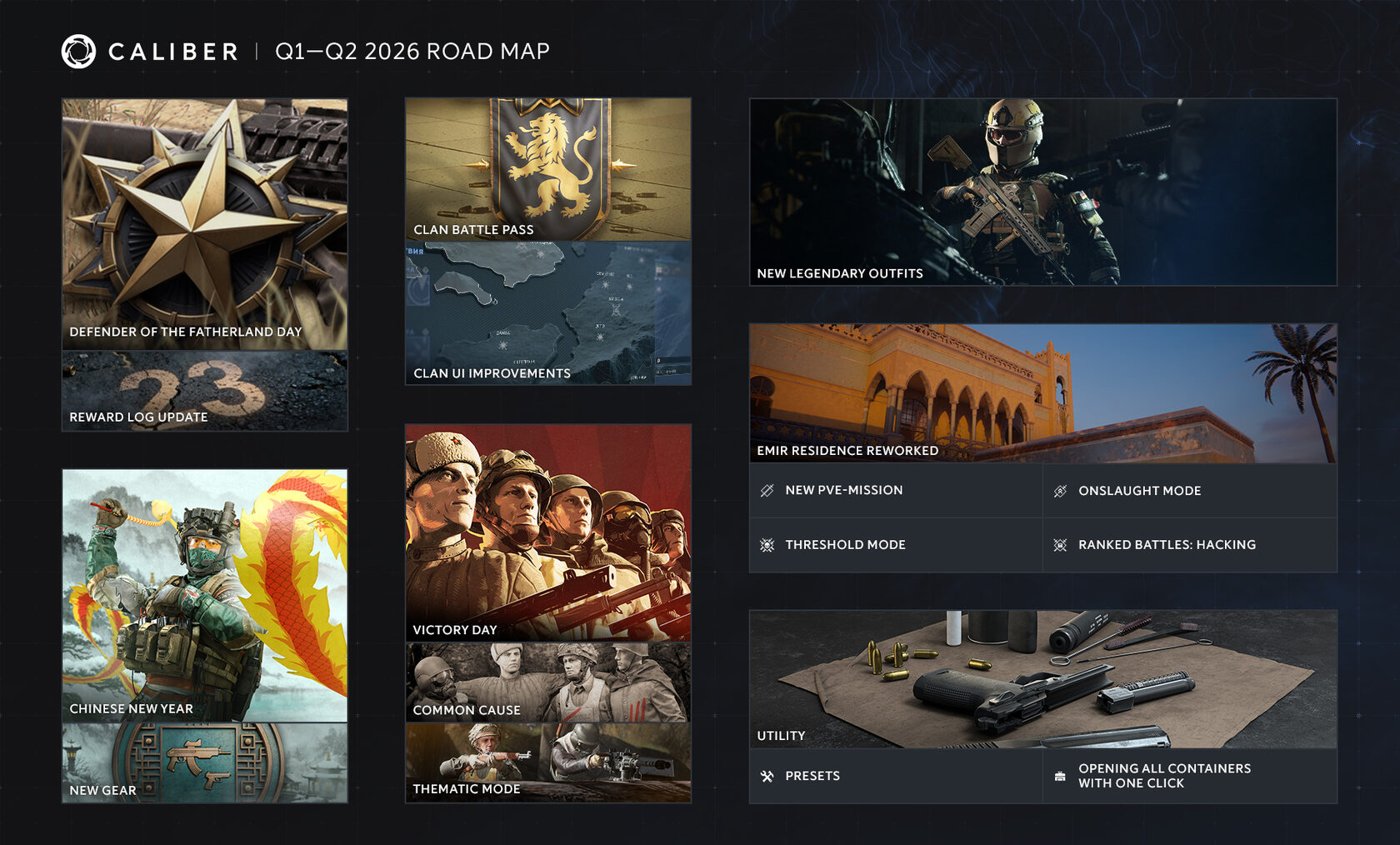Select the Clan UI Improvements tile
This screenshot has width=1400, height=845.
[547, 313]
